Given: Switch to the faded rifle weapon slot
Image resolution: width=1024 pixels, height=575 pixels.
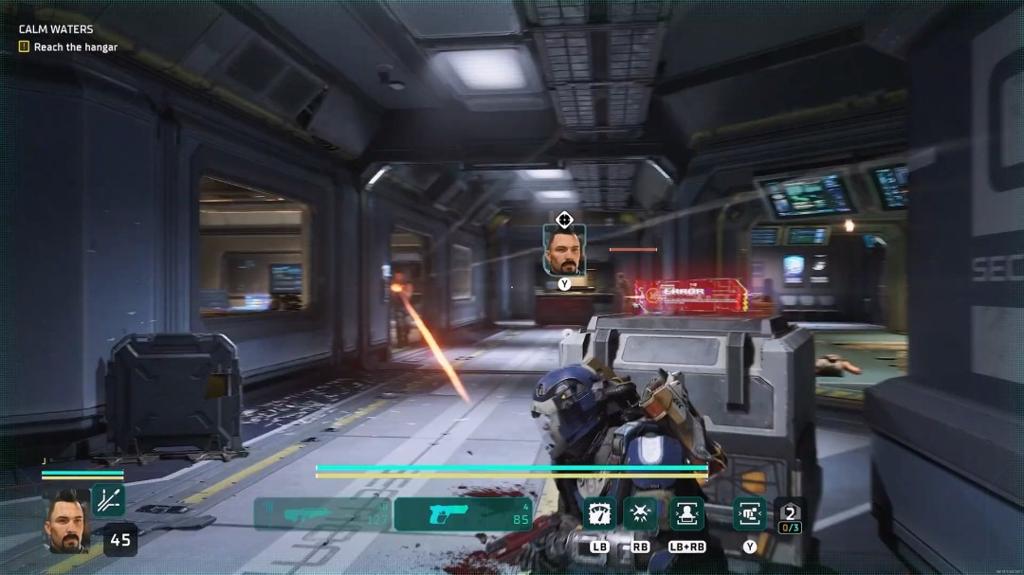Looking at the screenshot, I should pyautogui.click(x=322, y=514).
